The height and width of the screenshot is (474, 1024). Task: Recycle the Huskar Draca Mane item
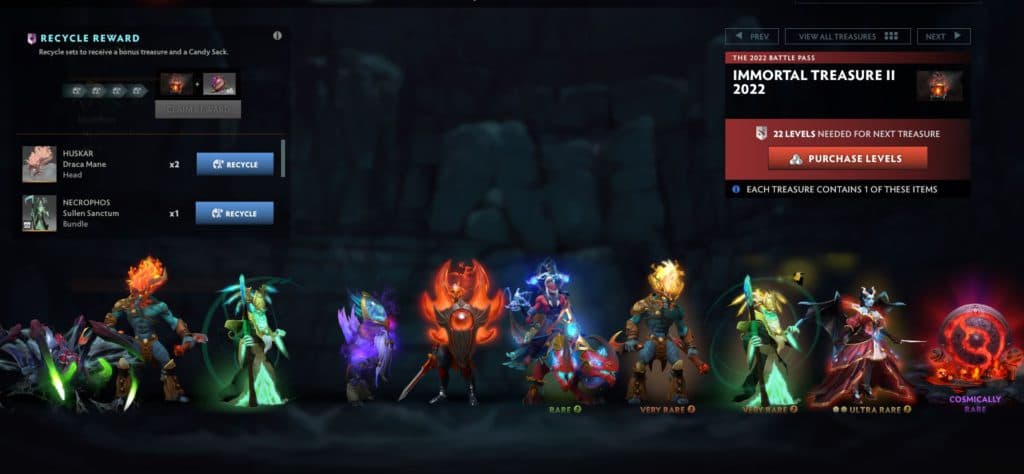[235, 164]
